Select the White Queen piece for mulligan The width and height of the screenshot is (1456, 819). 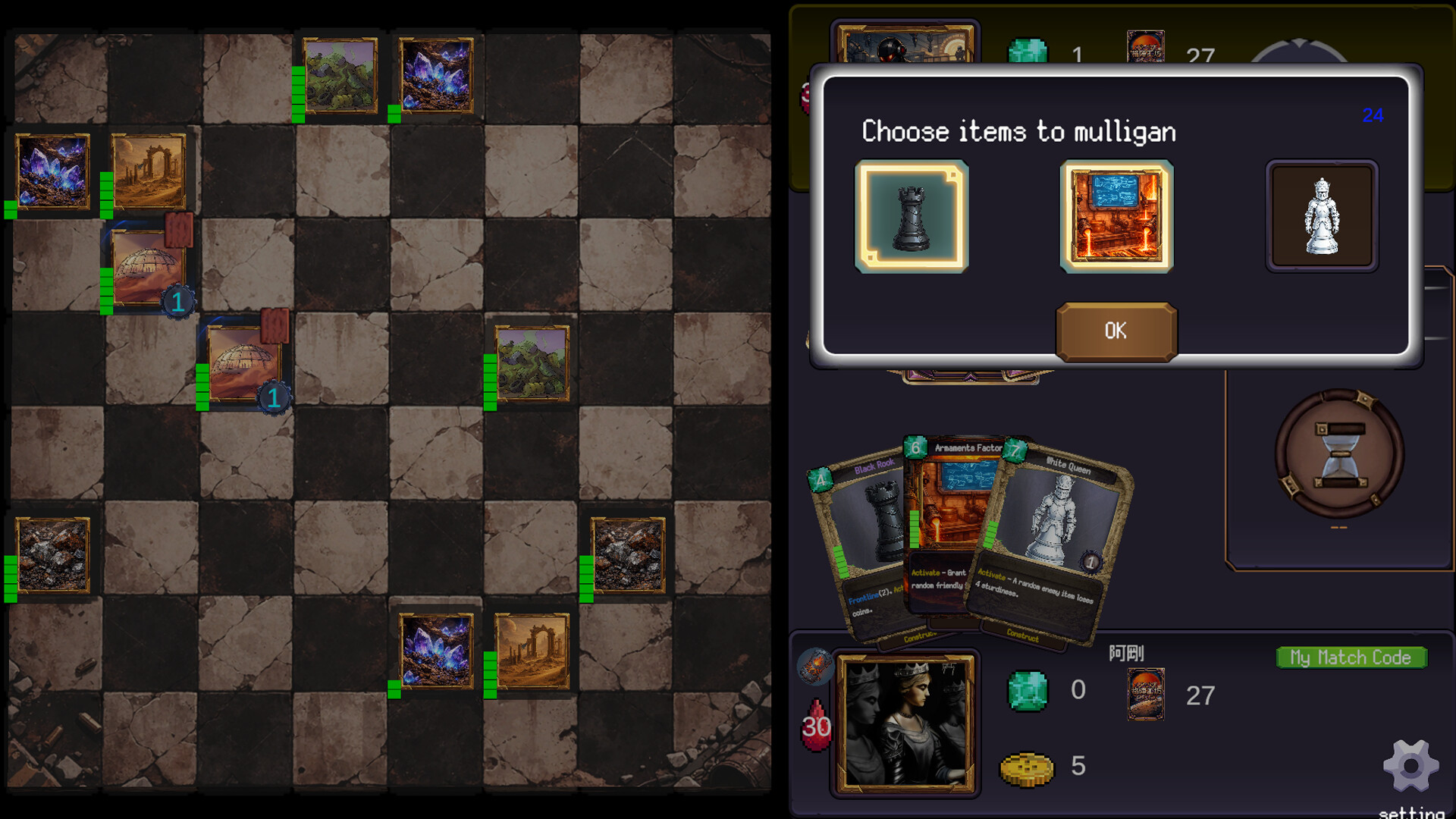coord(1322,215)
